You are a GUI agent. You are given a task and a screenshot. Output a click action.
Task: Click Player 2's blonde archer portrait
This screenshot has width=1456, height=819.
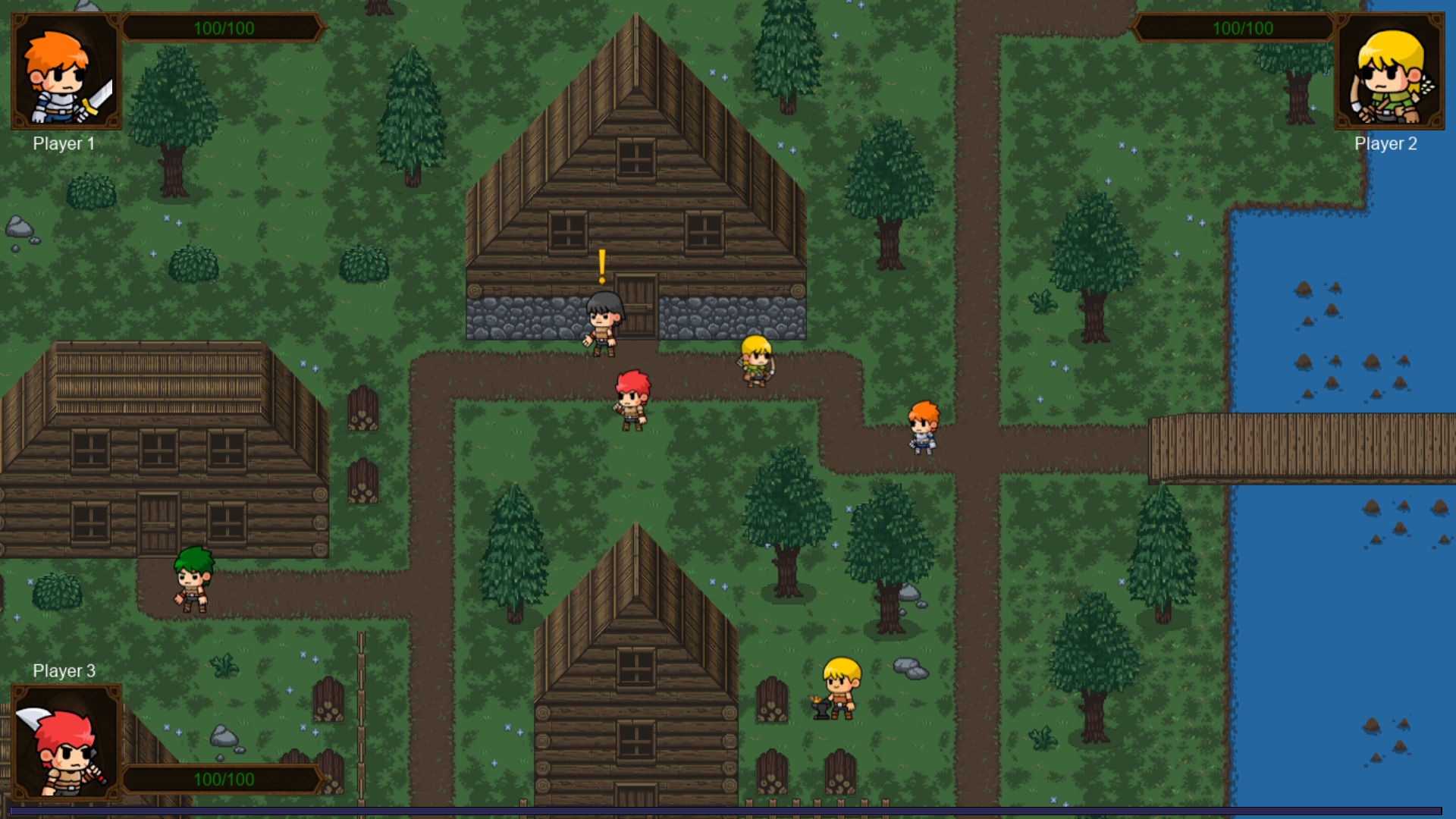coord(1389,71)
